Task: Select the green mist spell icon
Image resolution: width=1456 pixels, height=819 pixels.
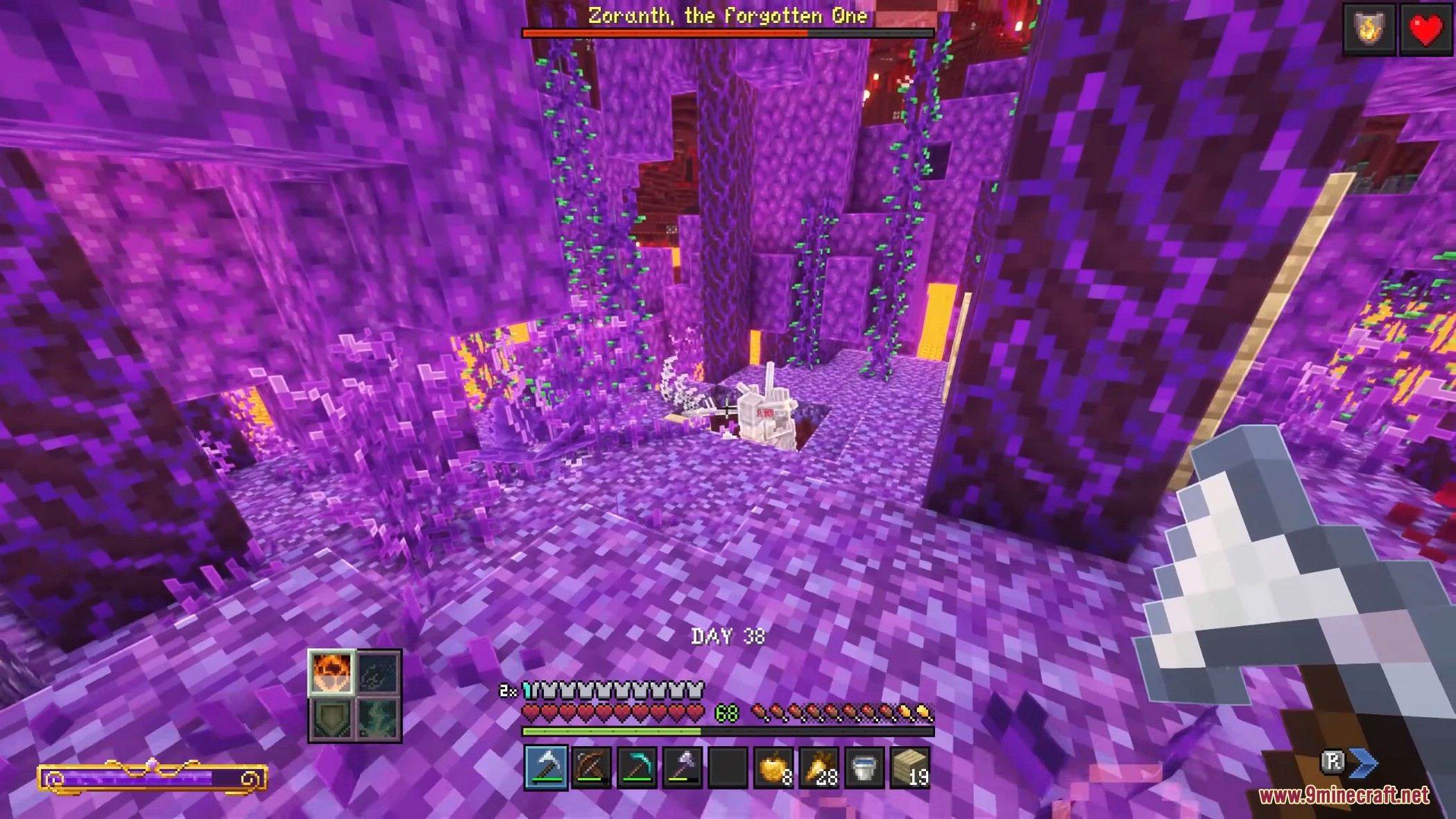Action: (378, 718)
